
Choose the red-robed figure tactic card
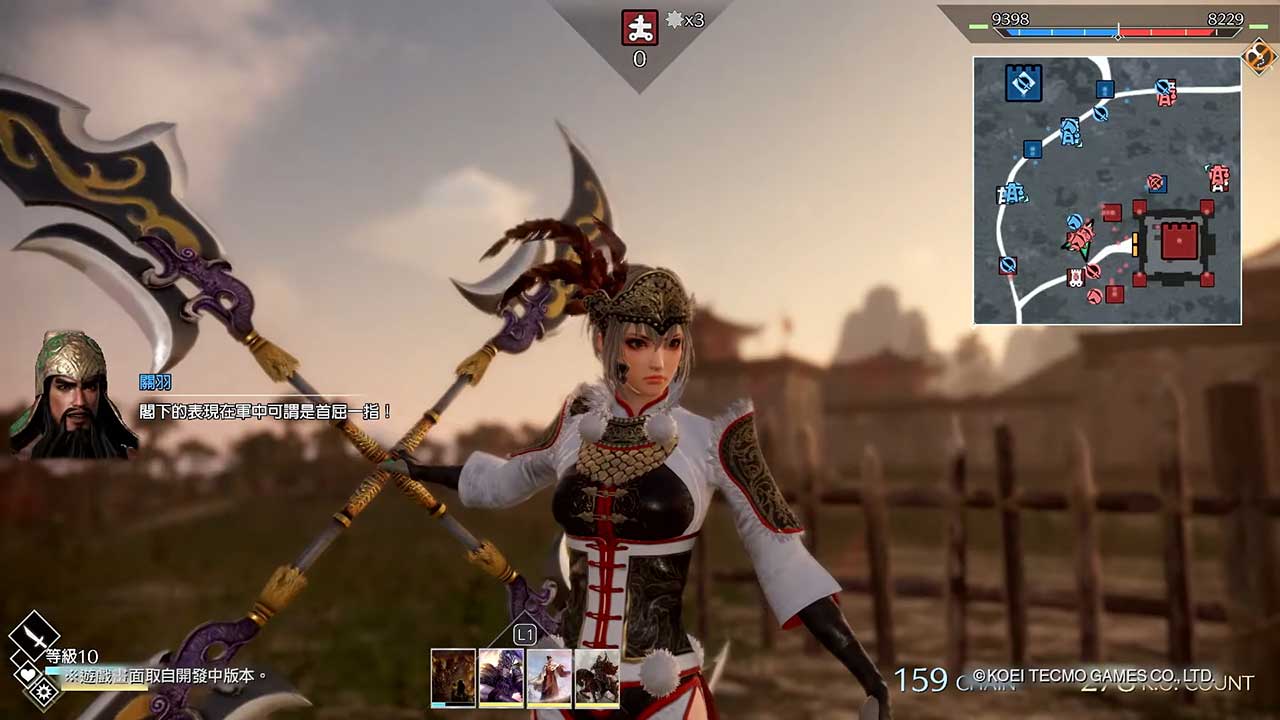tap(549, 678)
